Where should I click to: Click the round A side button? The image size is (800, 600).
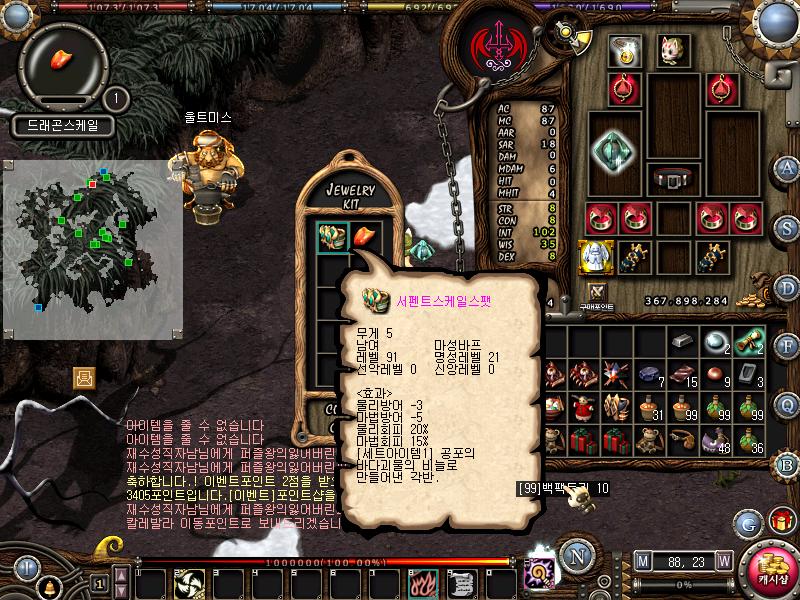coord(788,168)
